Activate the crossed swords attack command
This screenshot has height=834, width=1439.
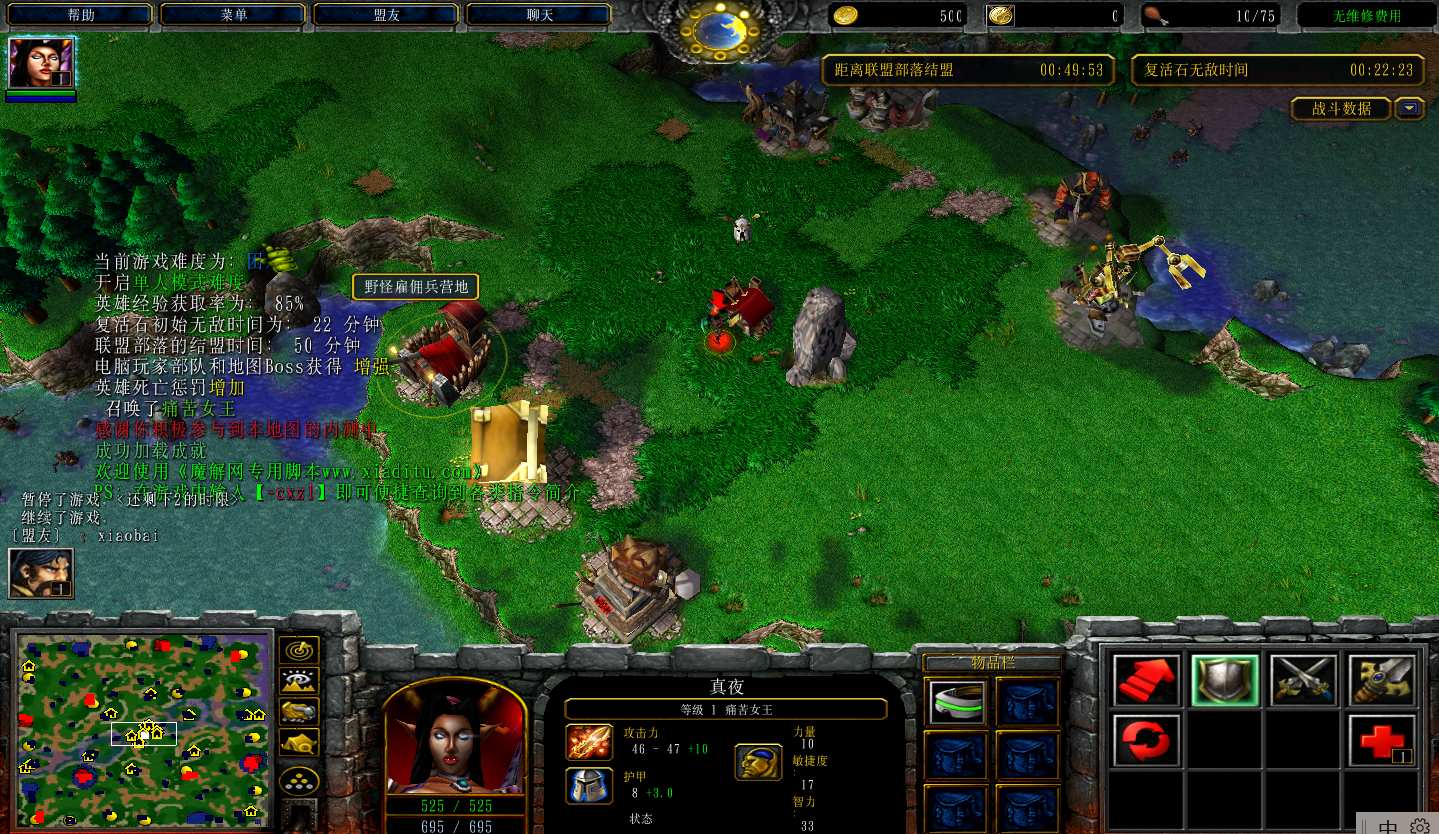point(1303,680)
